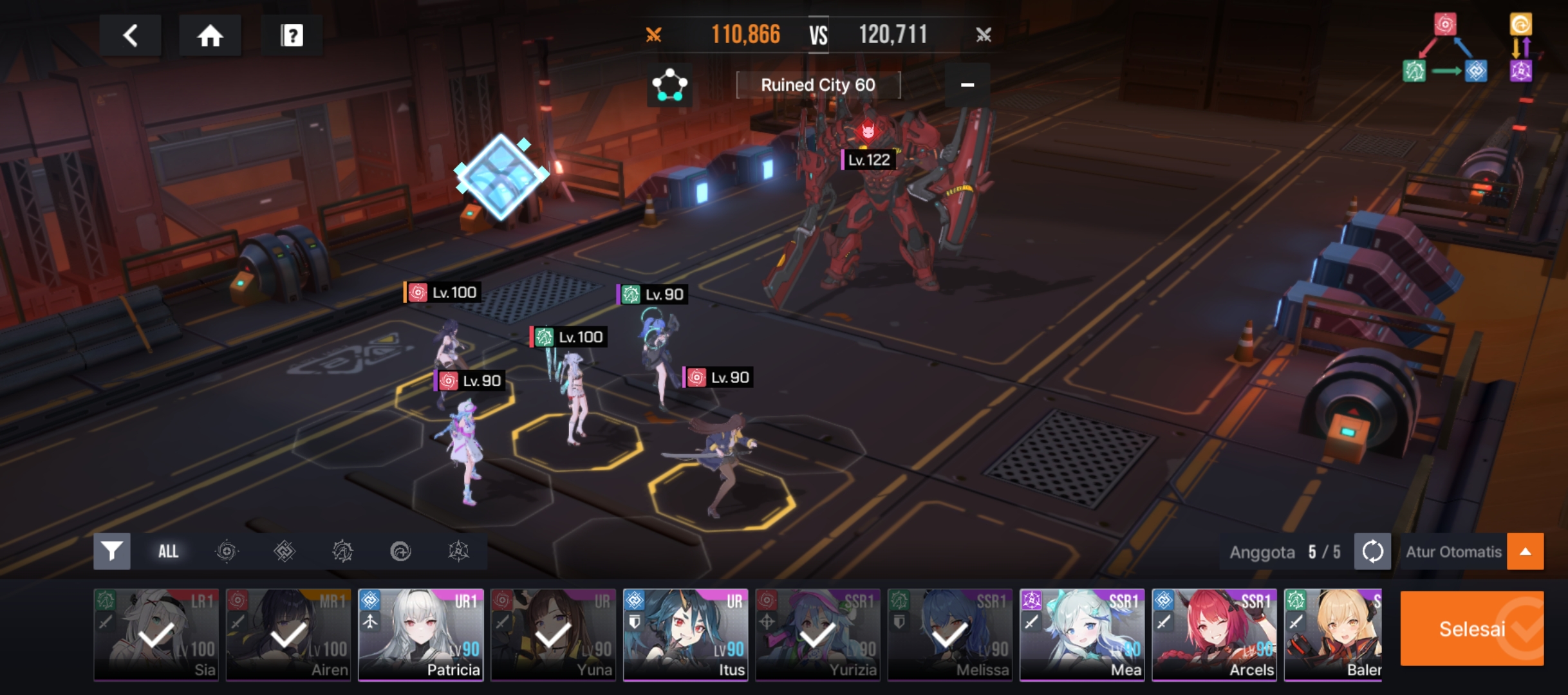This screenshot has width=1568, height=695.
Task: Choose Patricia's character card
Action: point(421,635)
